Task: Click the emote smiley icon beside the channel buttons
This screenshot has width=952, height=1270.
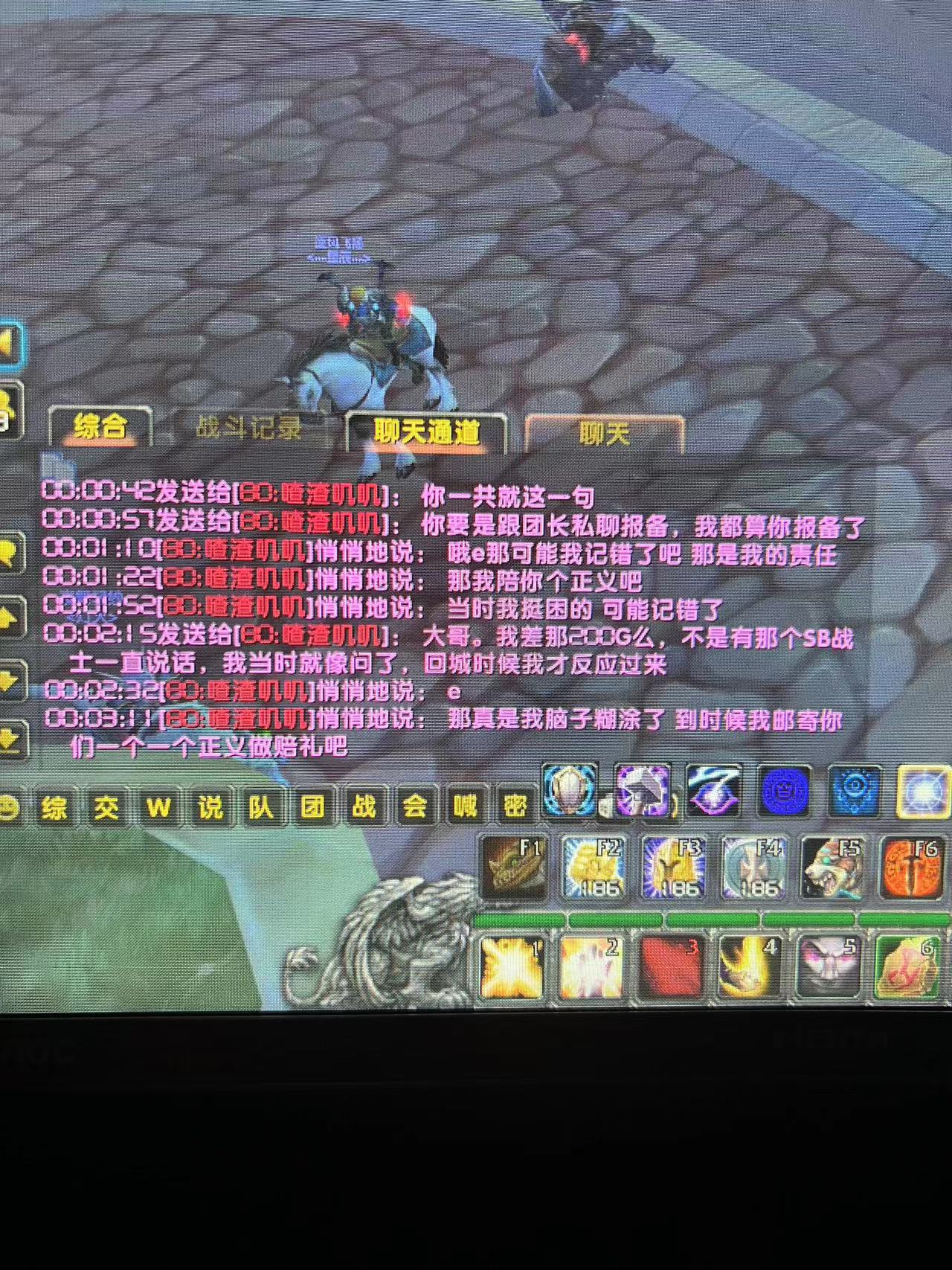Action: tap(7, 807)
